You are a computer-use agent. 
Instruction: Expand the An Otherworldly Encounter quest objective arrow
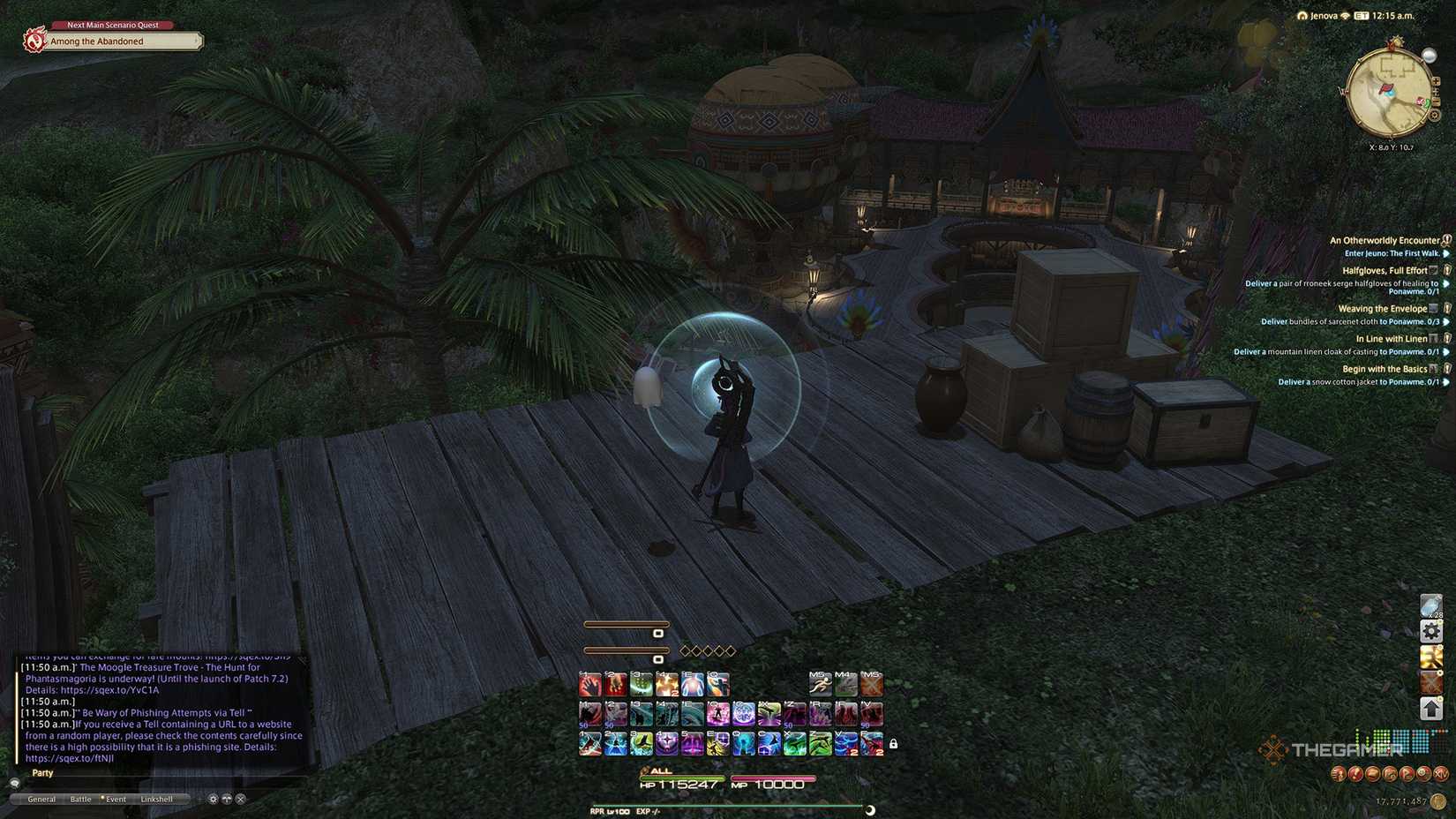(x=1445, y=254)
